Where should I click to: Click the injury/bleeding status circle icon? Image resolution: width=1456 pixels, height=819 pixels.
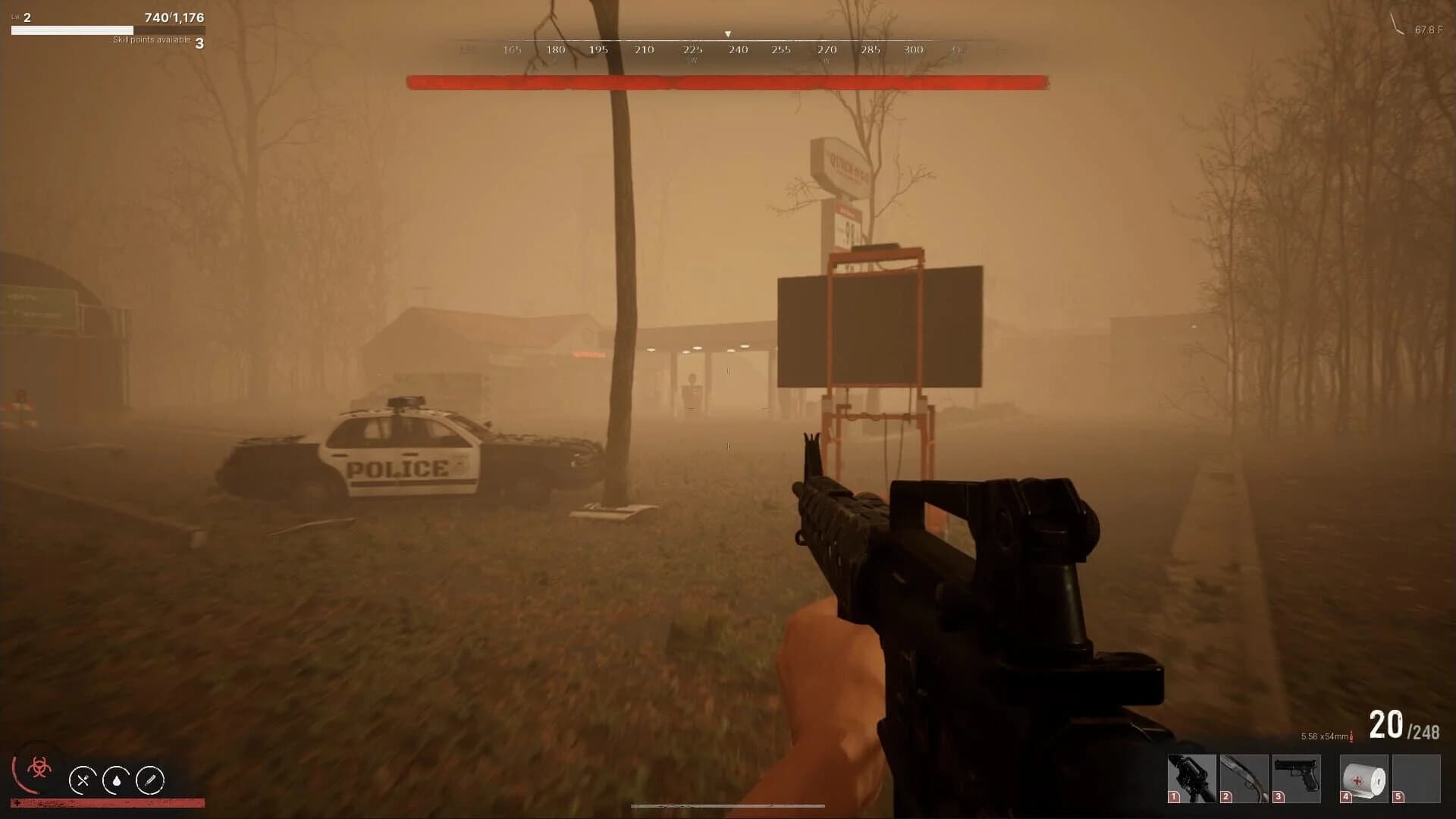point(151,780)
